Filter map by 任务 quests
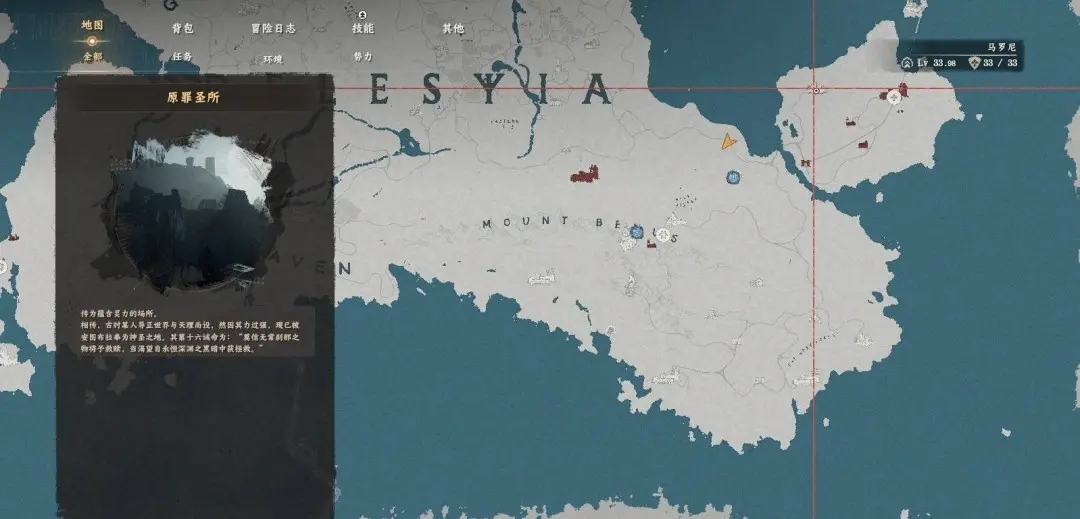1080x519 pixels. point(181,57)
